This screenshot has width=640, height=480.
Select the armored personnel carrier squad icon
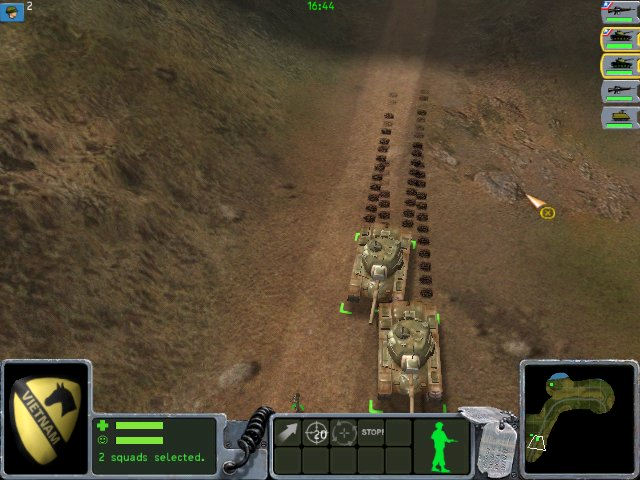(620, 117)
